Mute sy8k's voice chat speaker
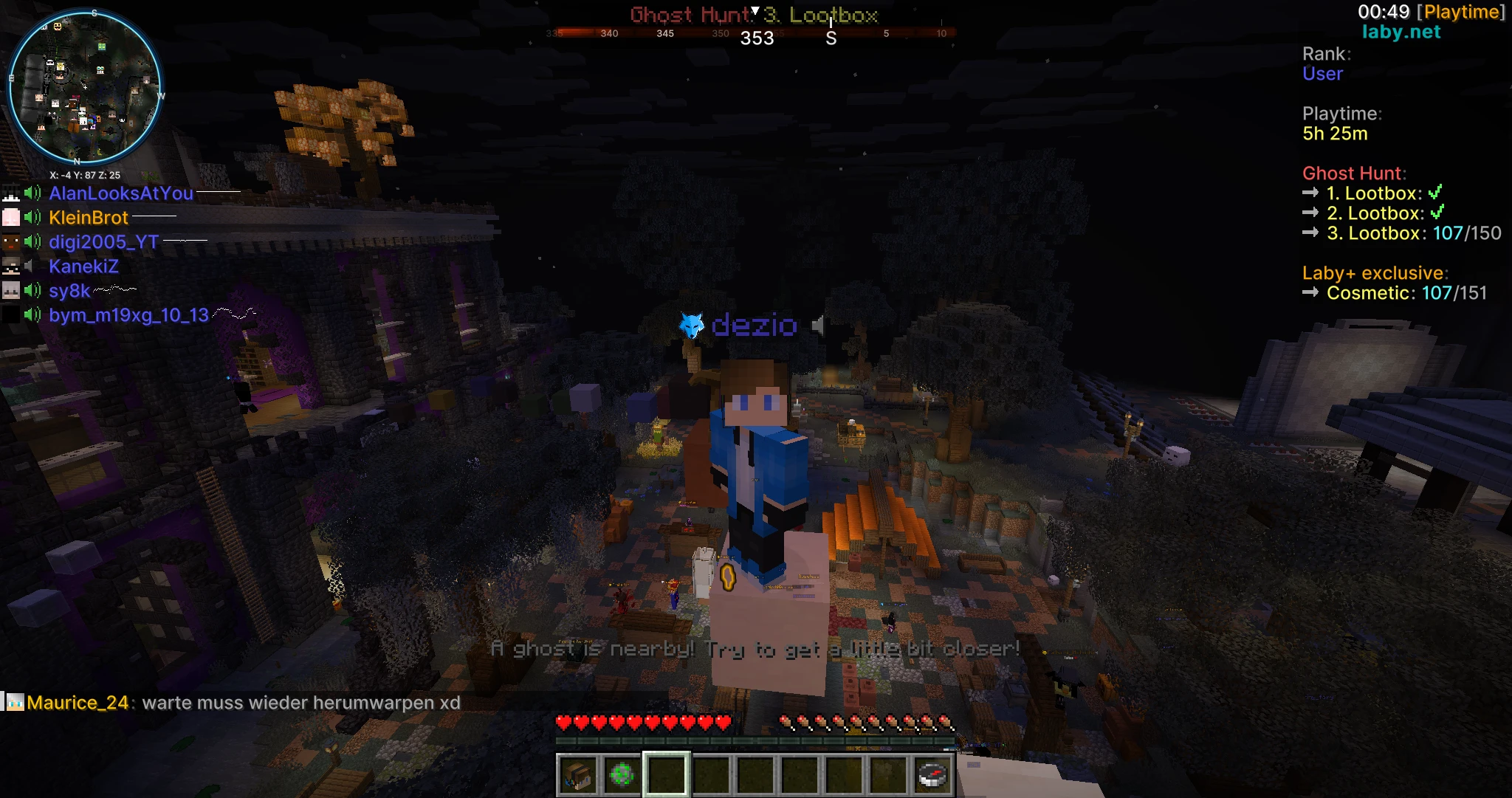 (x=31, y=290)
